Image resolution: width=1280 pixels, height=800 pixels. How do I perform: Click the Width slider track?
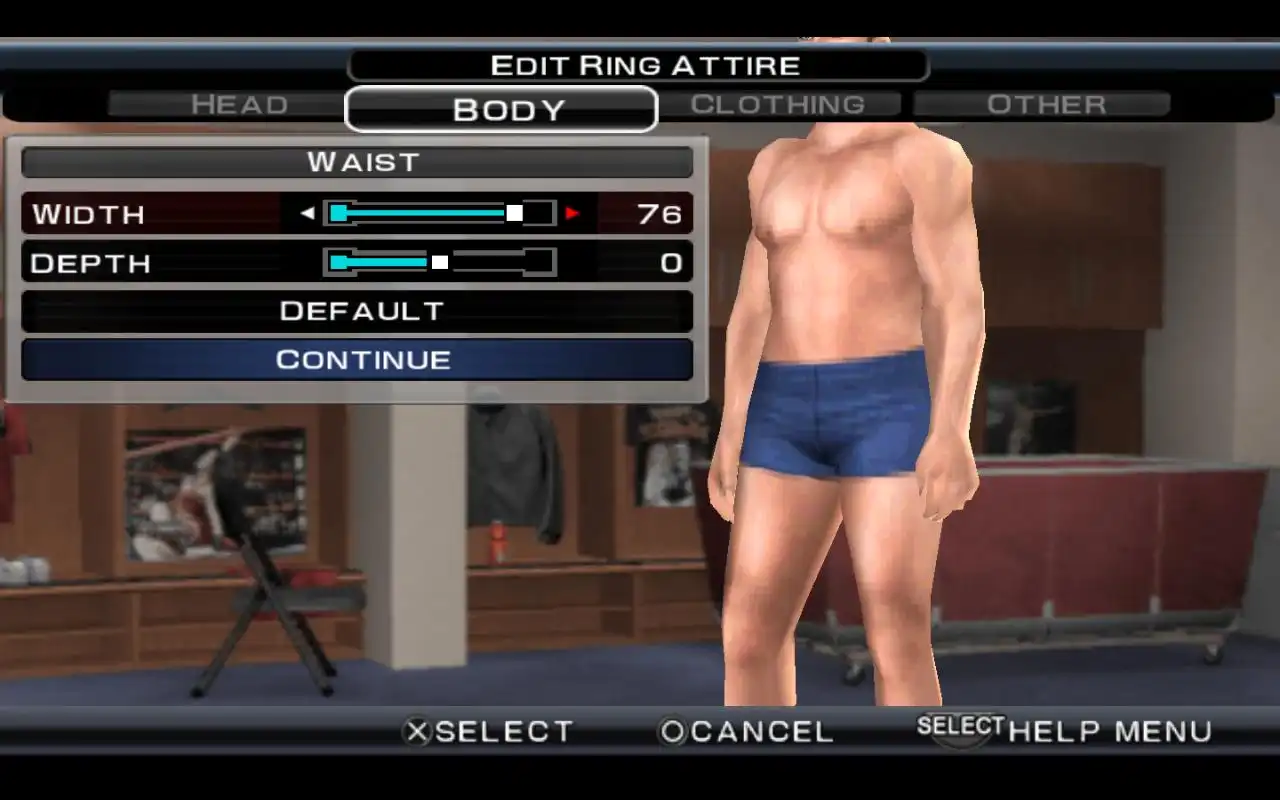click(439, 213)
